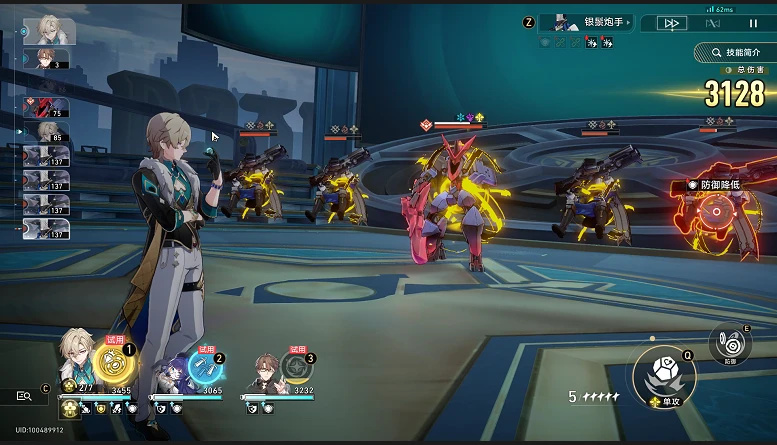777x445 pixels.
Task: Select the purple-haired character's portrait
Action: tap(174, 369)
